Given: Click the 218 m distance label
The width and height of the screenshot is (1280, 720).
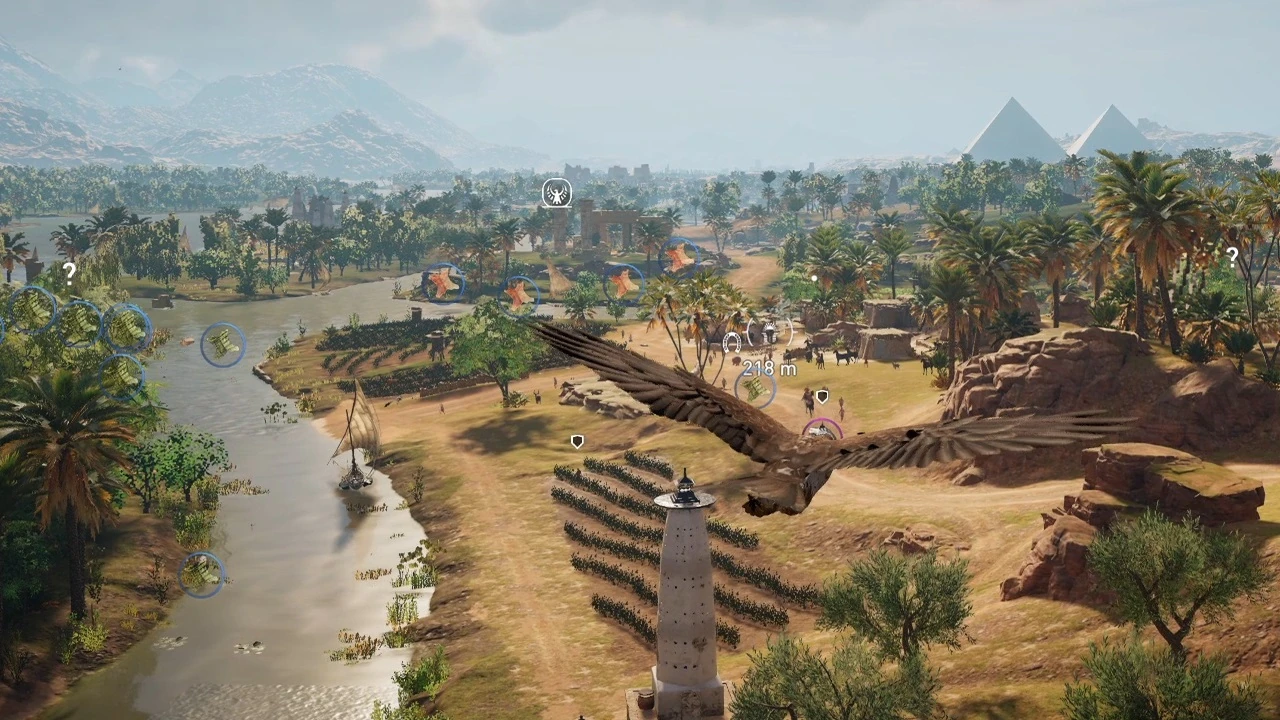Looking at the screenshot, I should 768,368.
